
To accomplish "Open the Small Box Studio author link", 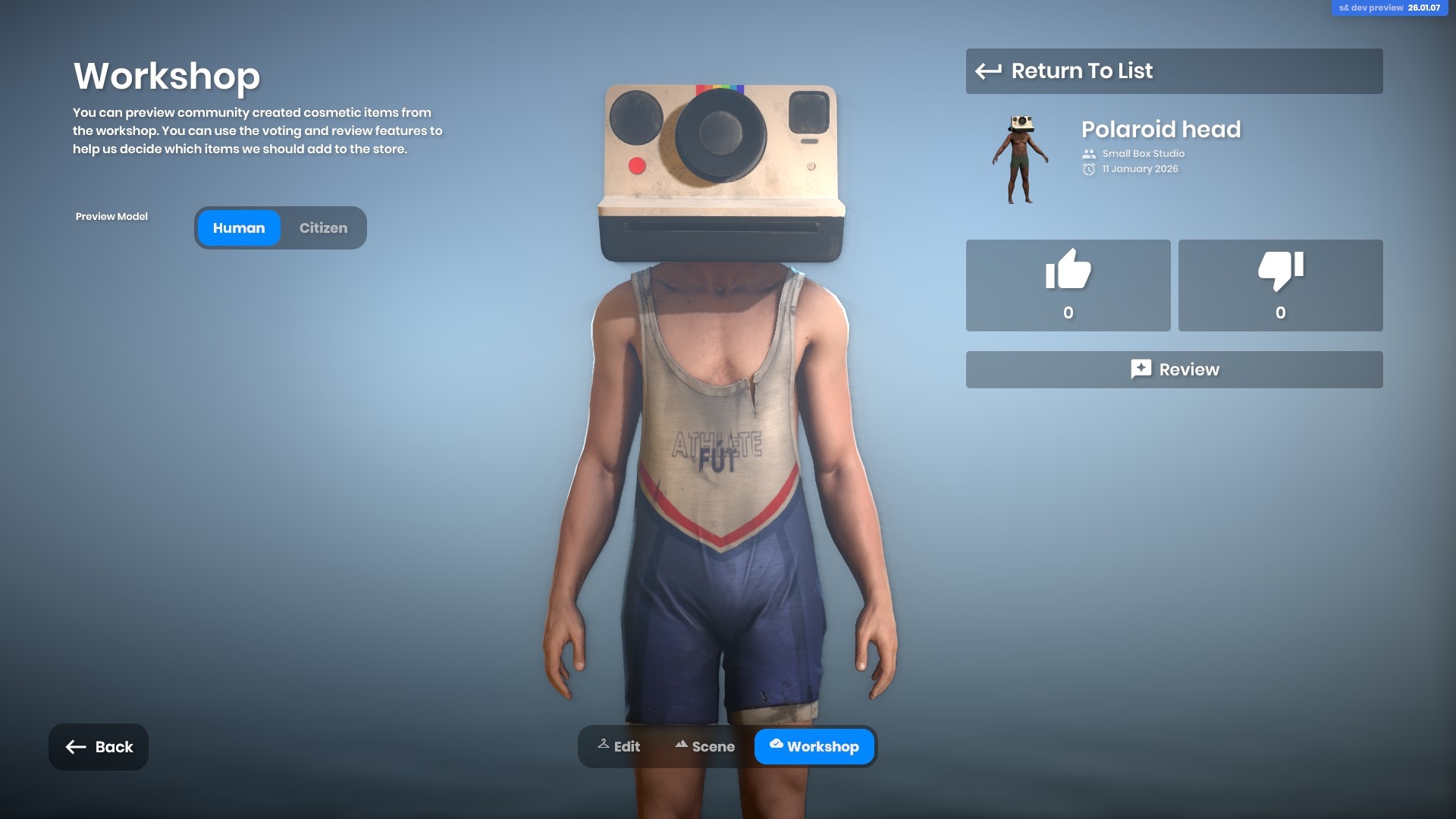I will click(1143, 154).
